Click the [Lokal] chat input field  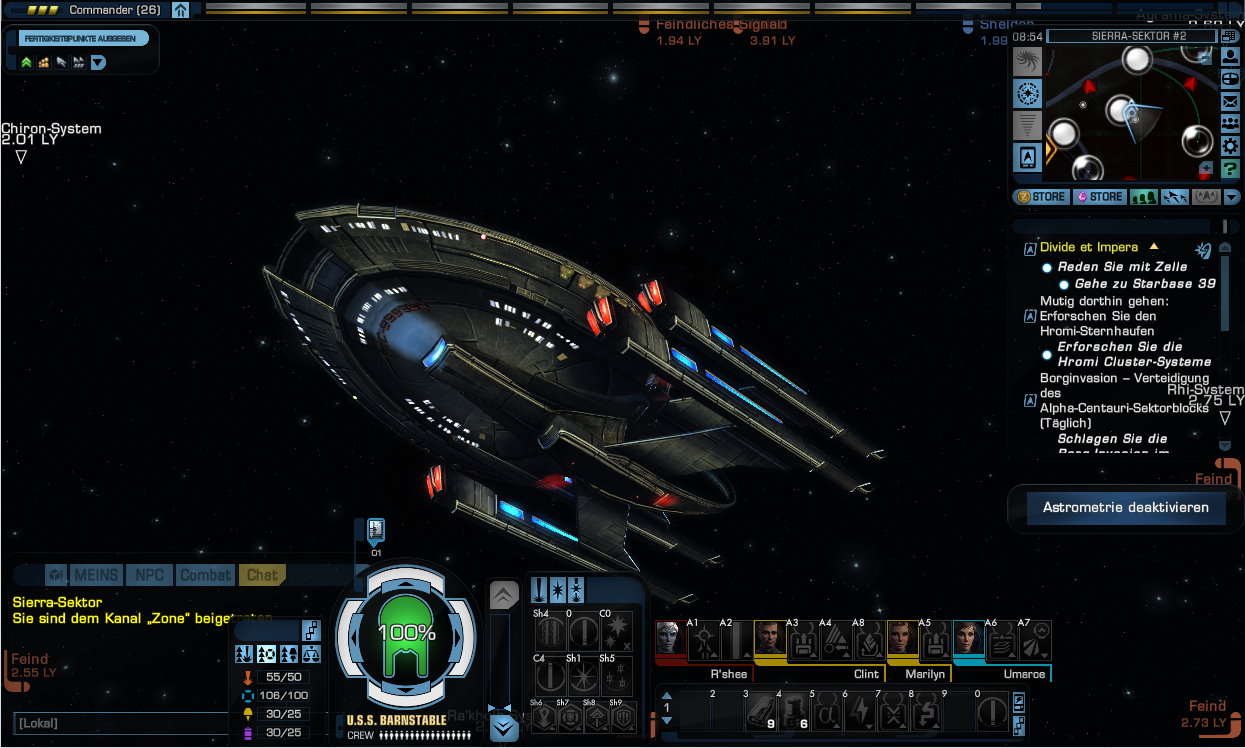120,722
